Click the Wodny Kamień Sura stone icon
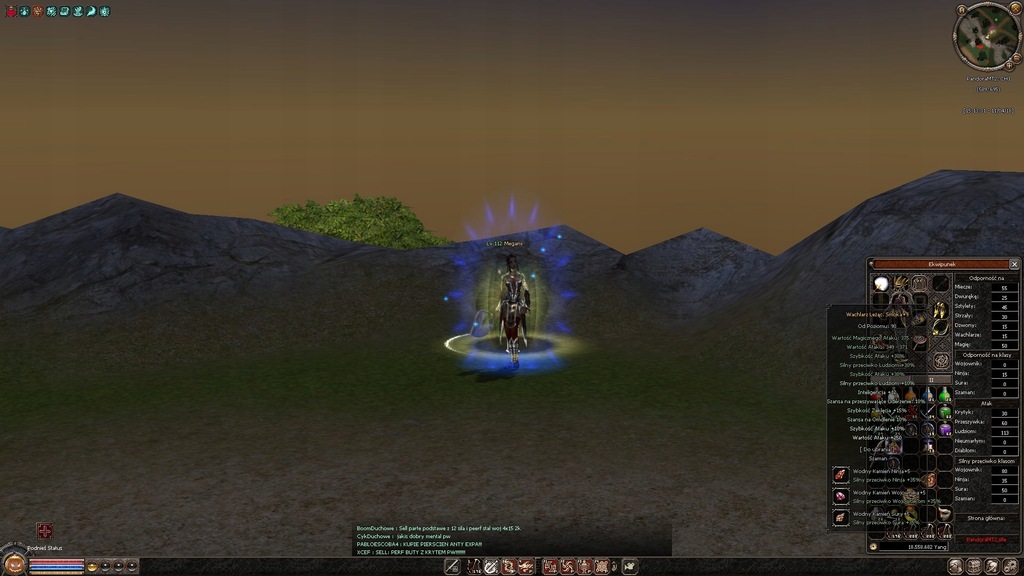This screenshot has width=1024, height=576. coord(840,516)
